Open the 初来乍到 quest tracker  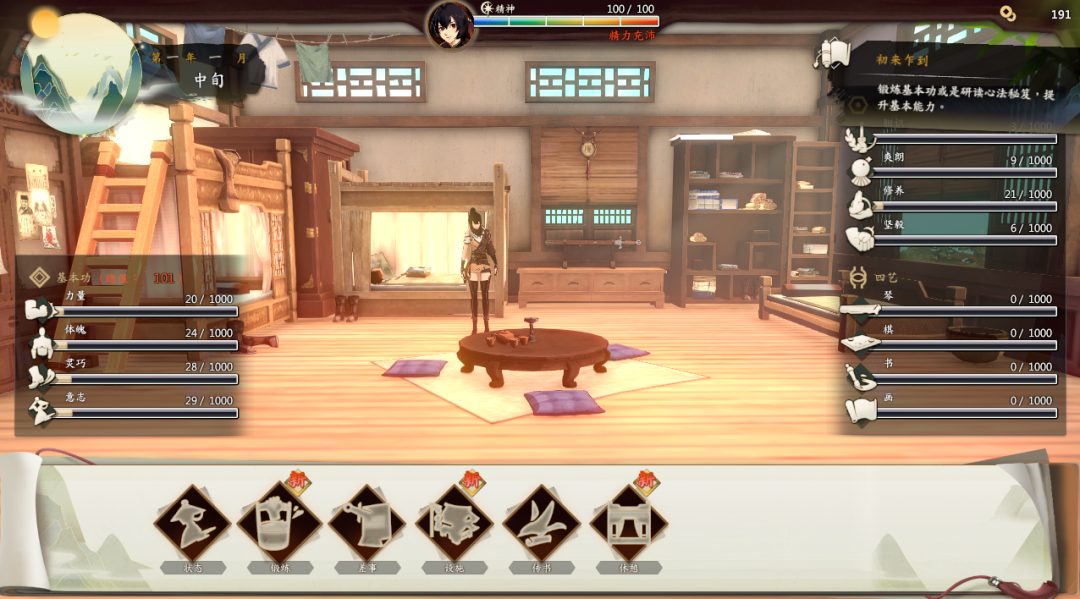point(902,60)
